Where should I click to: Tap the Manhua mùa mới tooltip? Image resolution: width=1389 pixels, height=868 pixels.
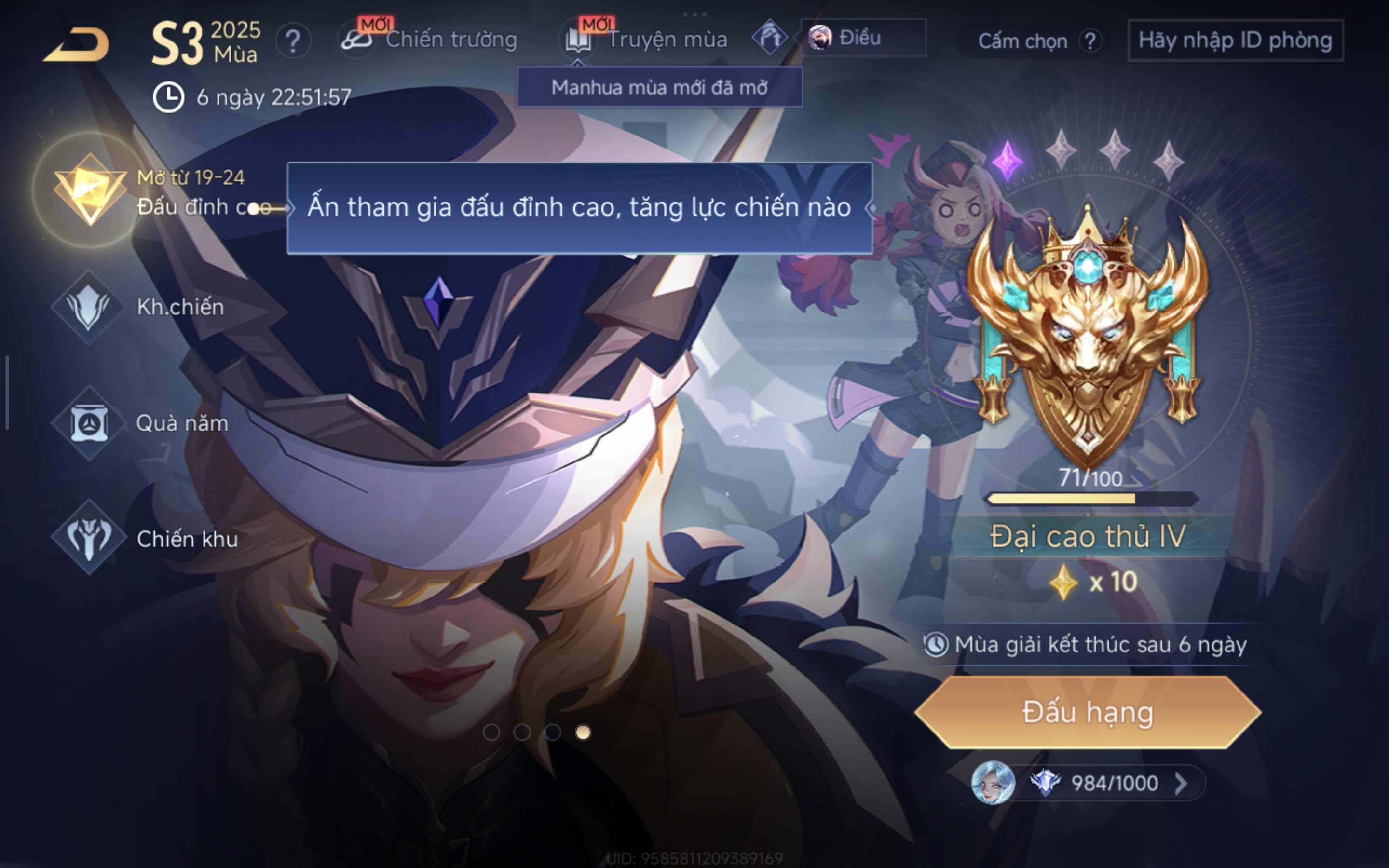(x=659, y=87)
